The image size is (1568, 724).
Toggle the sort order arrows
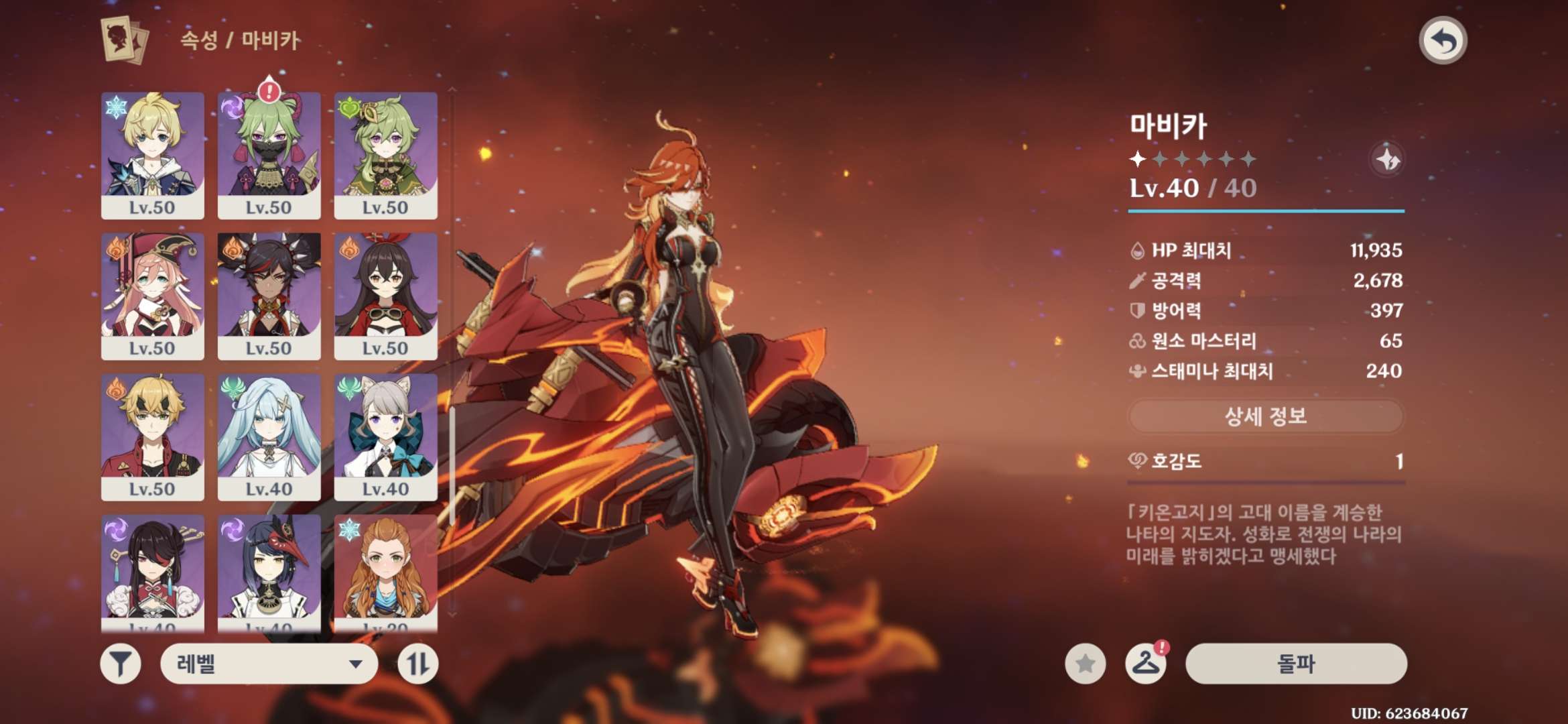pos(417,664)
